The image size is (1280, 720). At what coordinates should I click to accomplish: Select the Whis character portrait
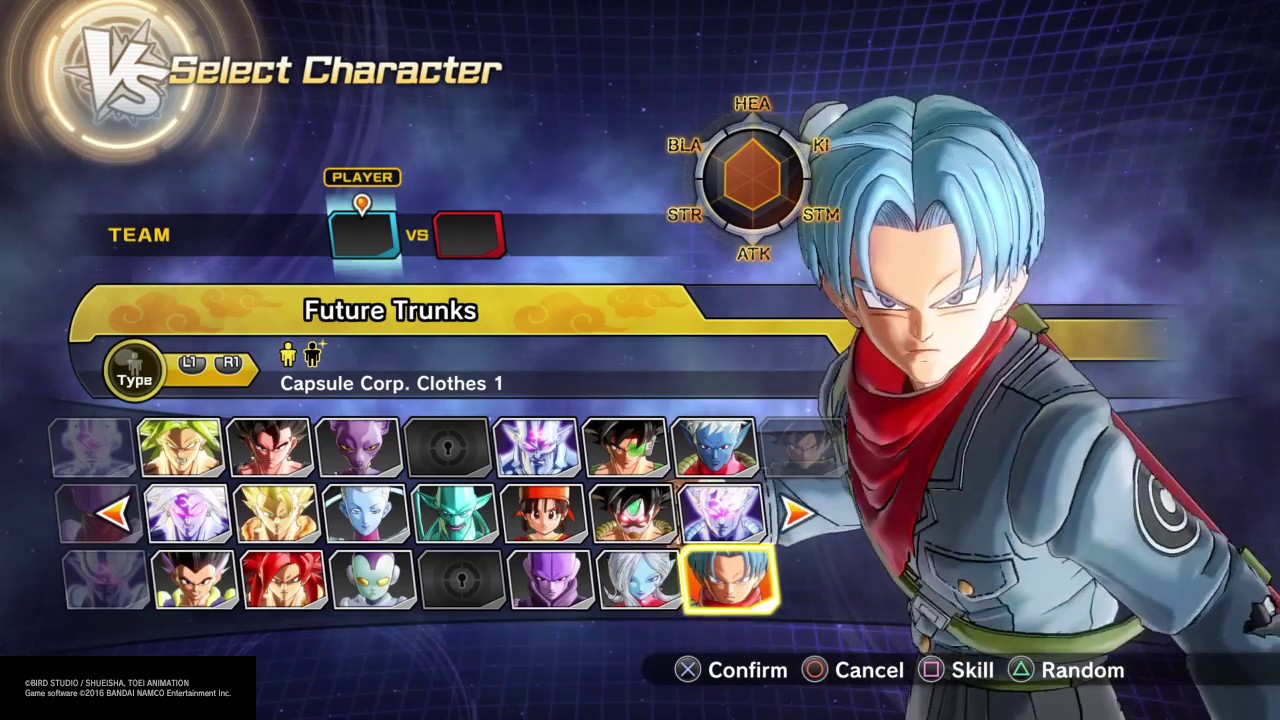(365, 513)
